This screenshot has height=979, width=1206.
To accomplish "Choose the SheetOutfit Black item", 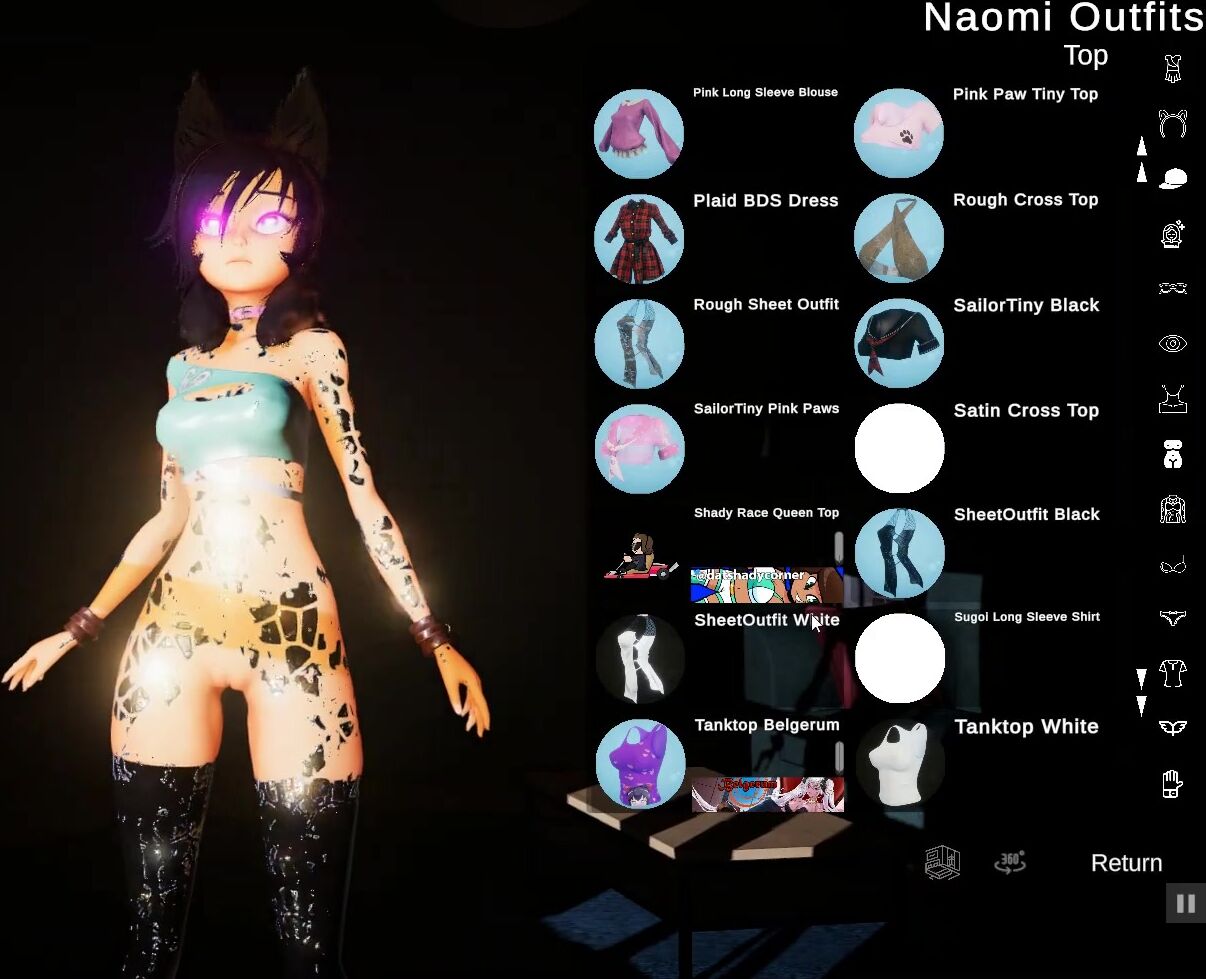I will (899, 554).
